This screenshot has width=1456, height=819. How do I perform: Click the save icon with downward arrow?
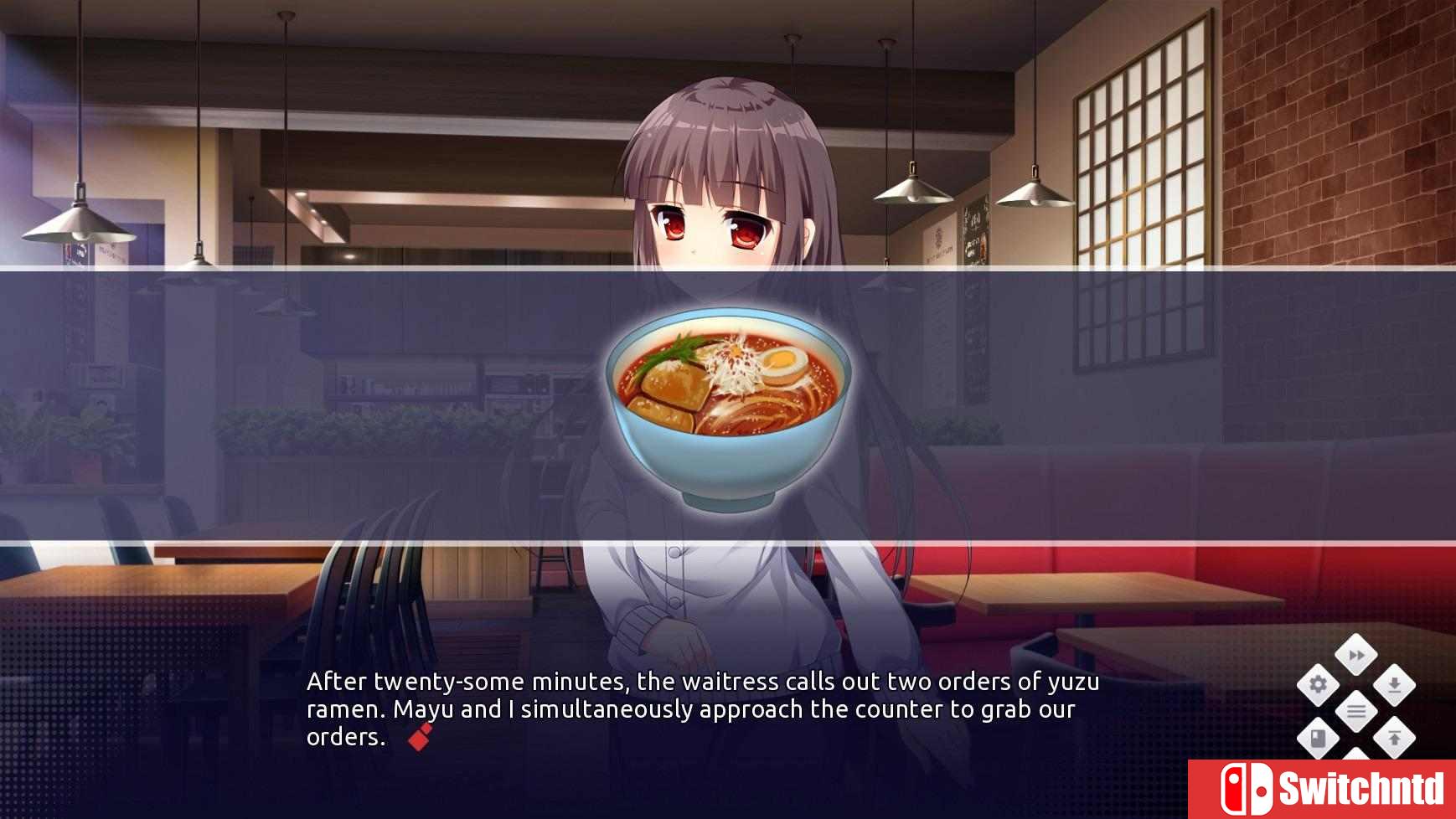point(1394,685)
